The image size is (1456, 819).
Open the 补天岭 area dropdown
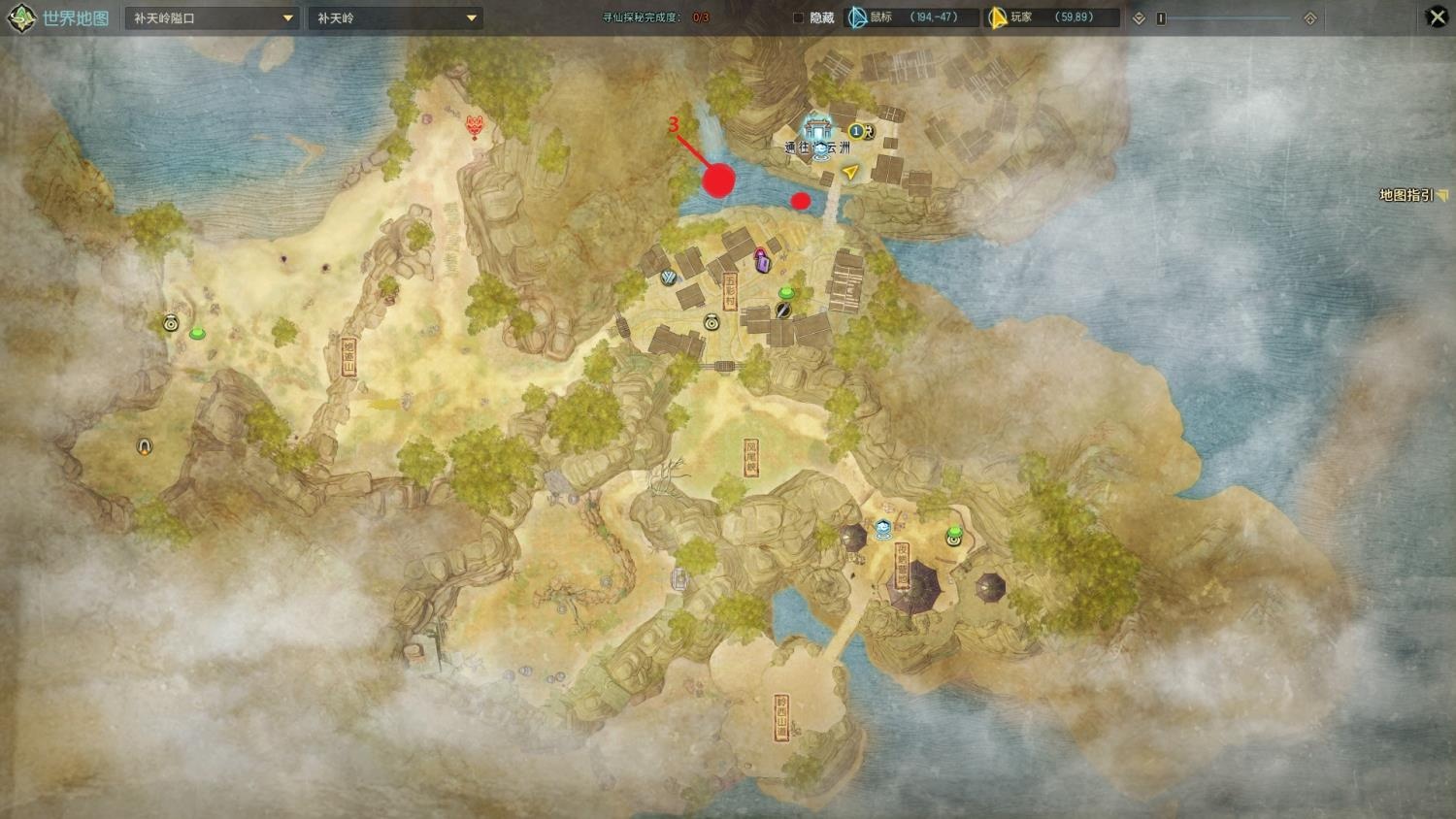click(395, 18)
